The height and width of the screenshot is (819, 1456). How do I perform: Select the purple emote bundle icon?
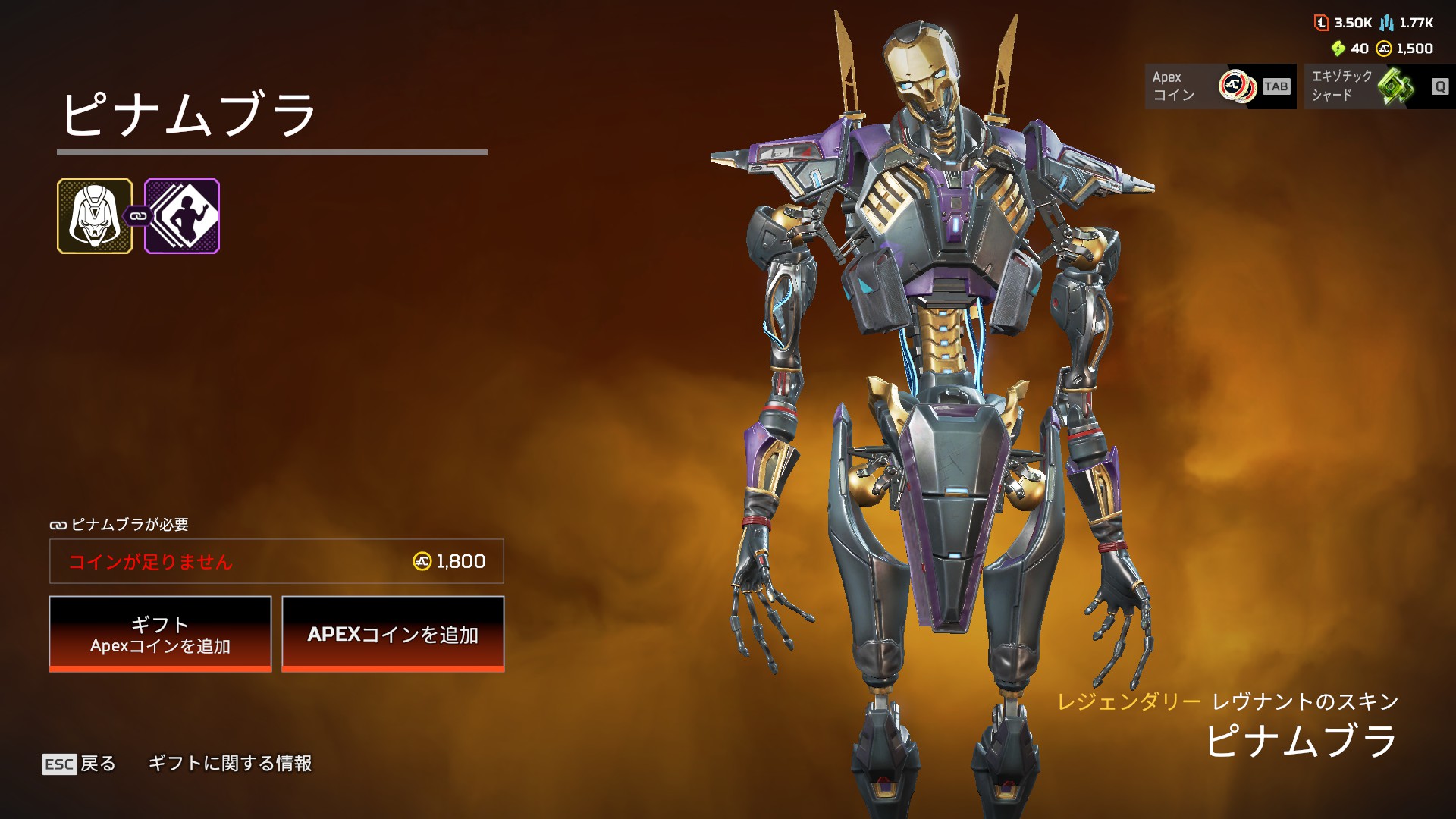(183, 216)
